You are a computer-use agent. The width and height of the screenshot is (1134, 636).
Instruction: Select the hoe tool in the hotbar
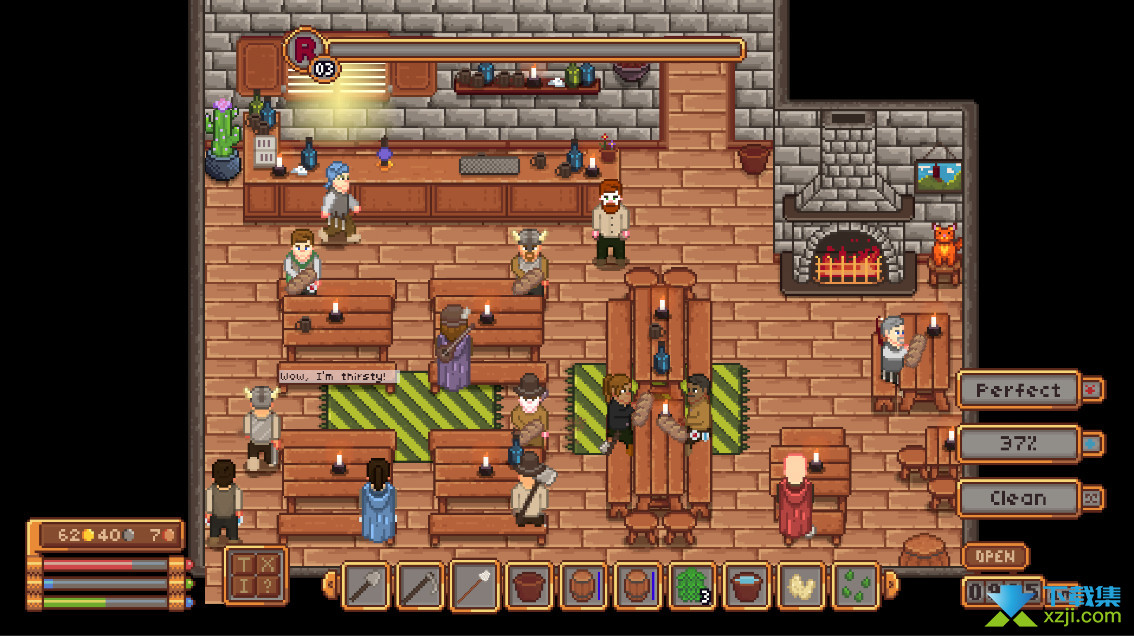click(x=420, y=586)
